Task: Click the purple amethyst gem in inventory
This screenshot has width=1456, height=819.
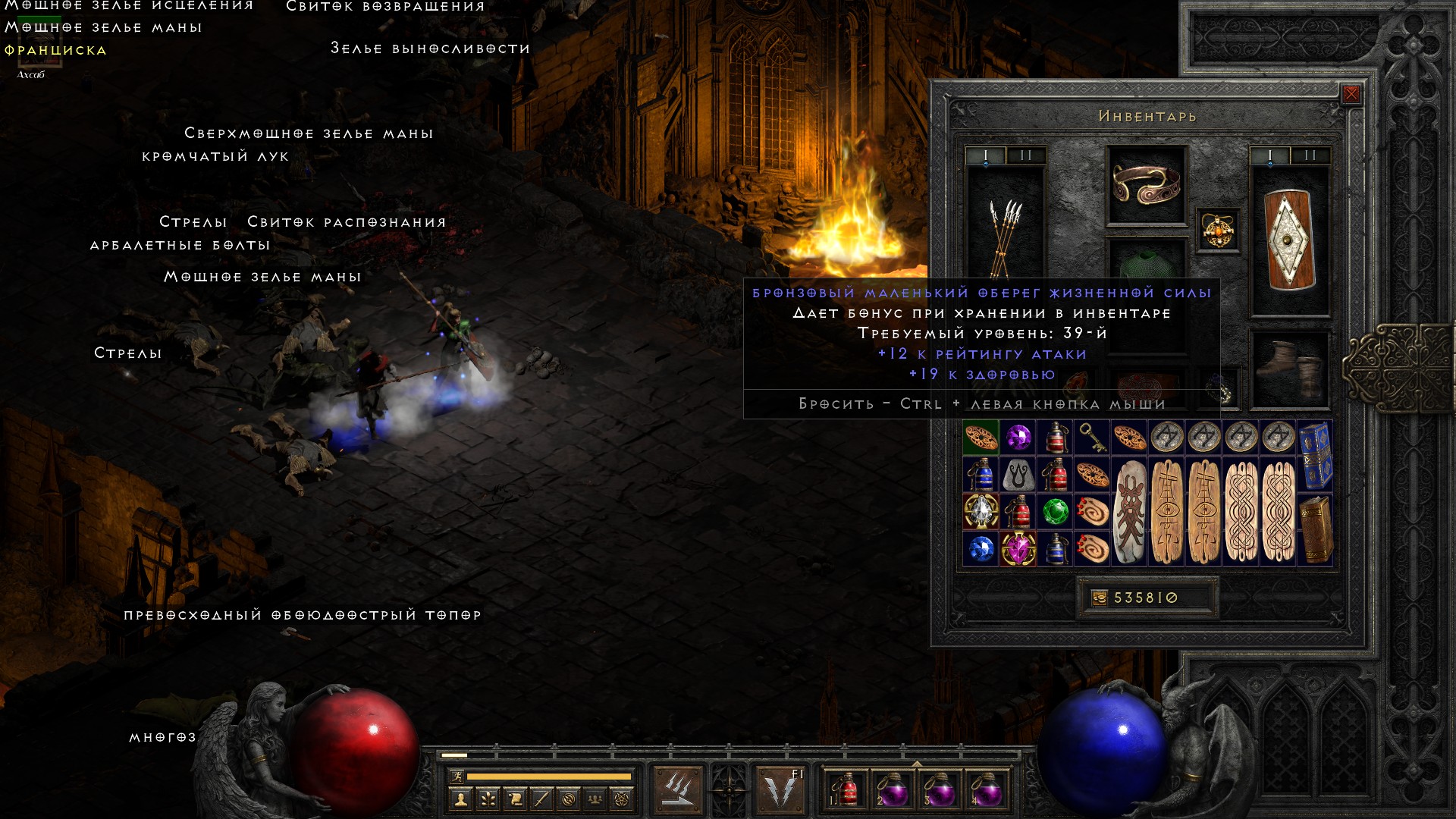Action: (x=1018, y=438)
